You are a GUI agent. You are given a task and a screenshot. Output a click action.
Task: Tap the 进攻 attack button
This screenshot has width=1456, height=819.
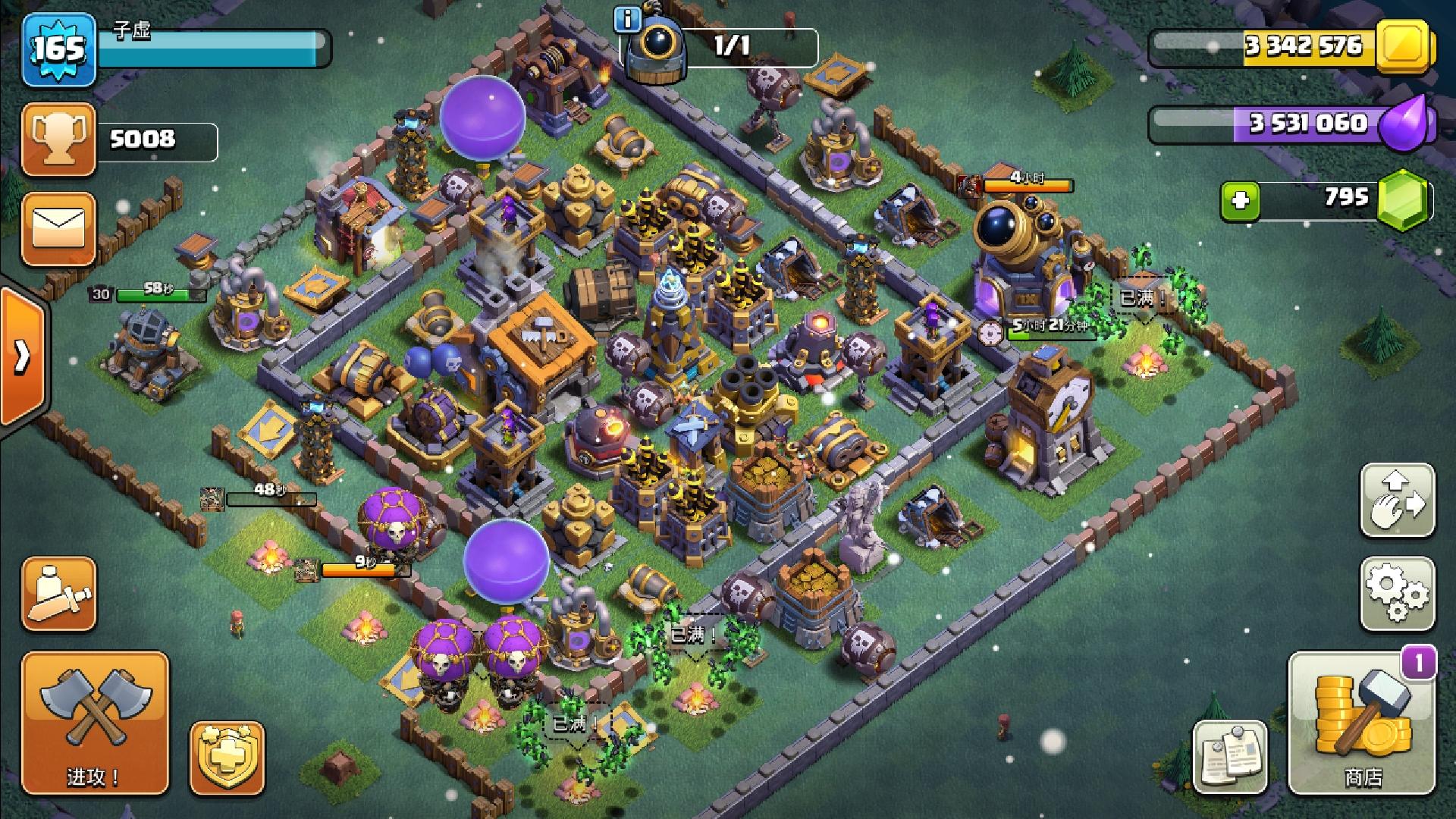(x=95, y=723)
